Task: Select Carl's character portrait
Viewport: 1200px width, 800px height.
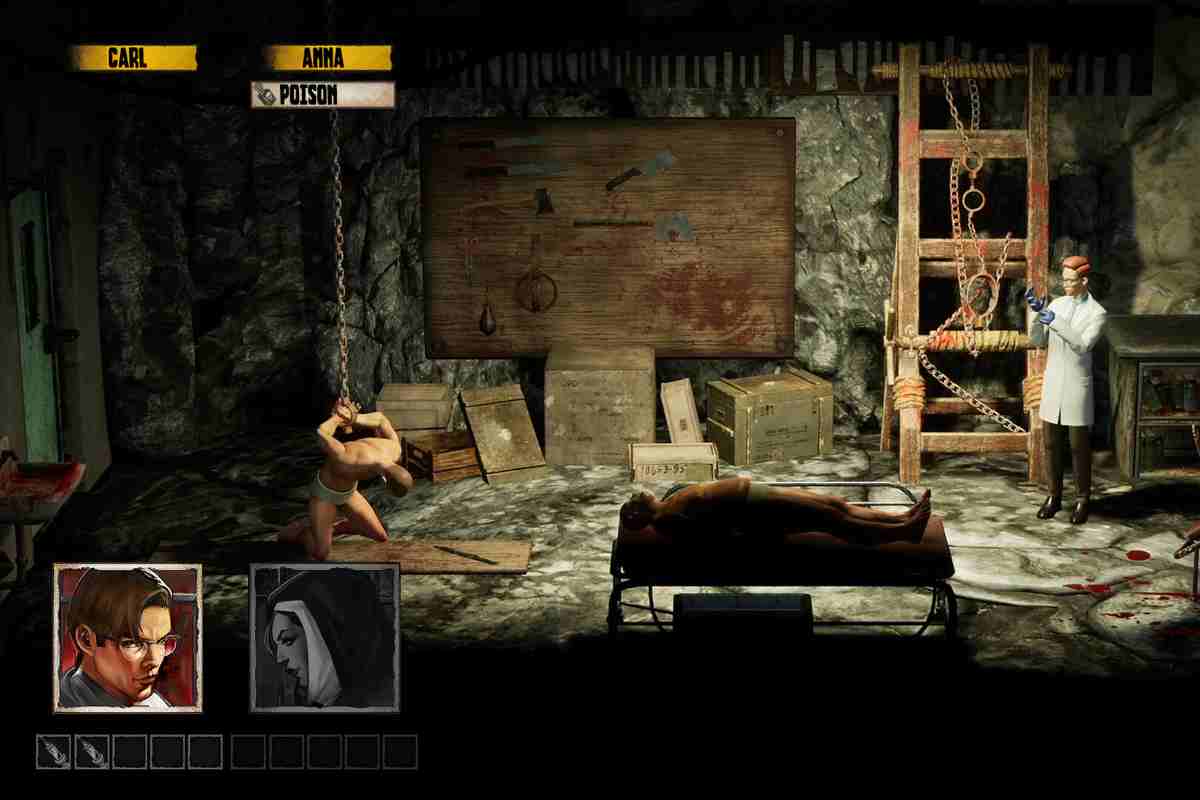Action: pyautogui.click(x=128, y=638)
